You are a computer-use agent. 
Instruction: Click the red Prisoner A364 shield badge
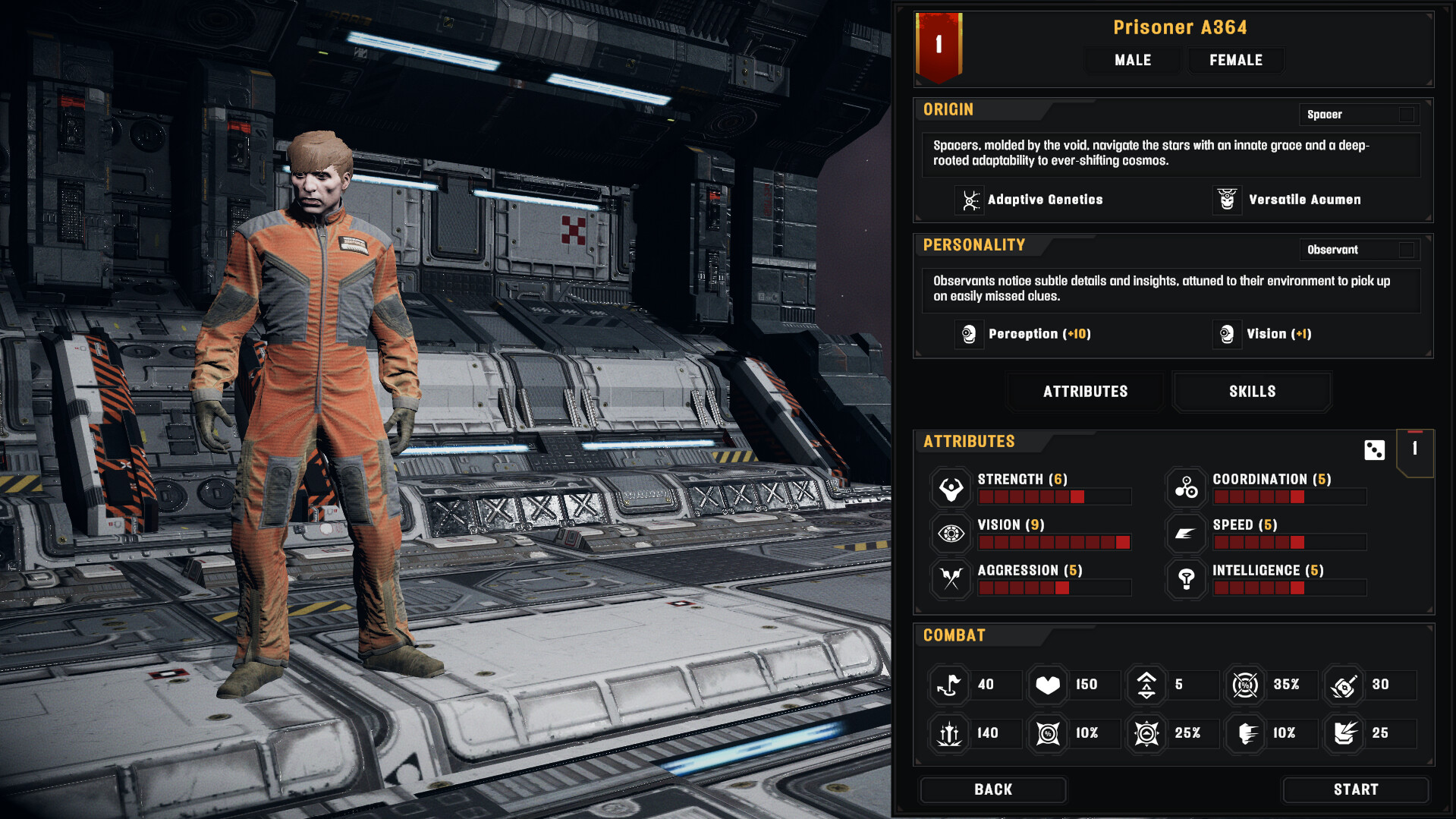[x=938, y=47]
